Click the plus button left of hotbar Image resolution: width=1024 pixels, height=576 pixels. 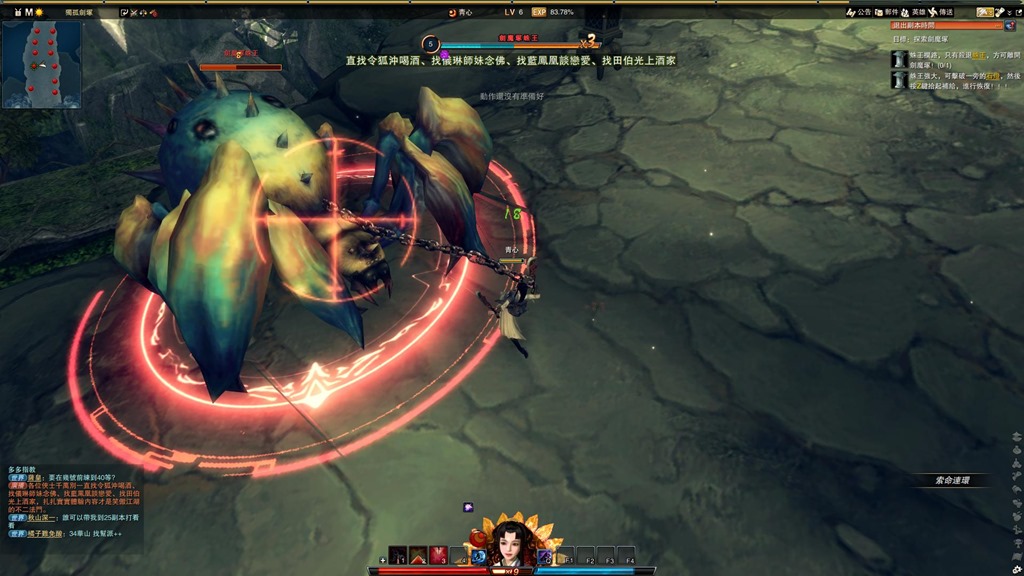[383, 560]
